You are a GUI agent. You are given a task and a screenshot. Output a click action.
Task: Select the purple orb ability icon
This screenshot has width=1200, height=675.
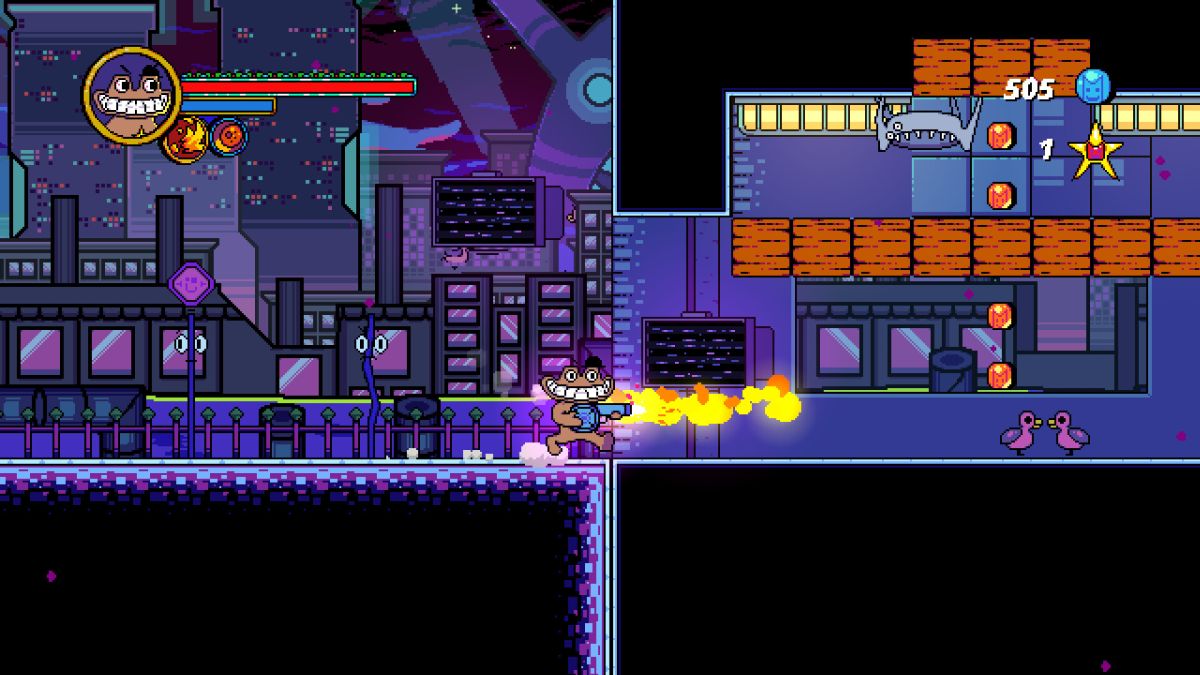pos(229,136)
